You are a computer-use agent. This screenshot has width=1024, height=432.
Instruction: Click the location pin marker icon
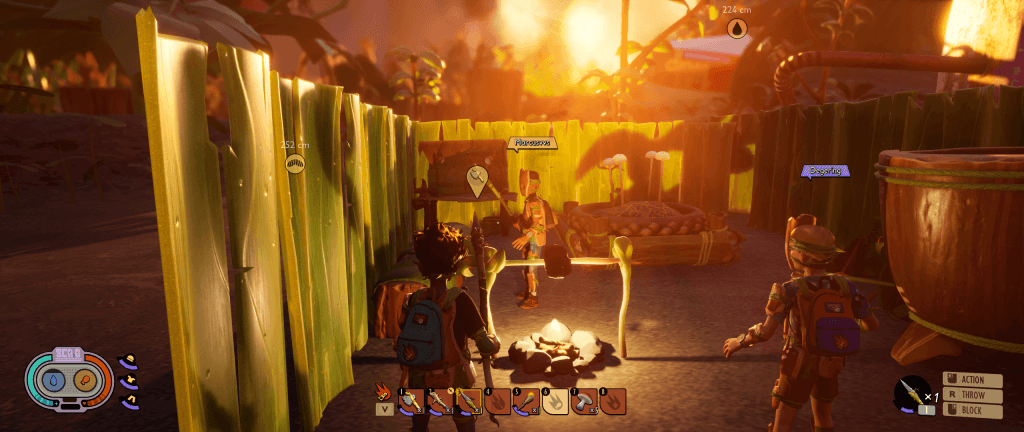coord(477,180)
